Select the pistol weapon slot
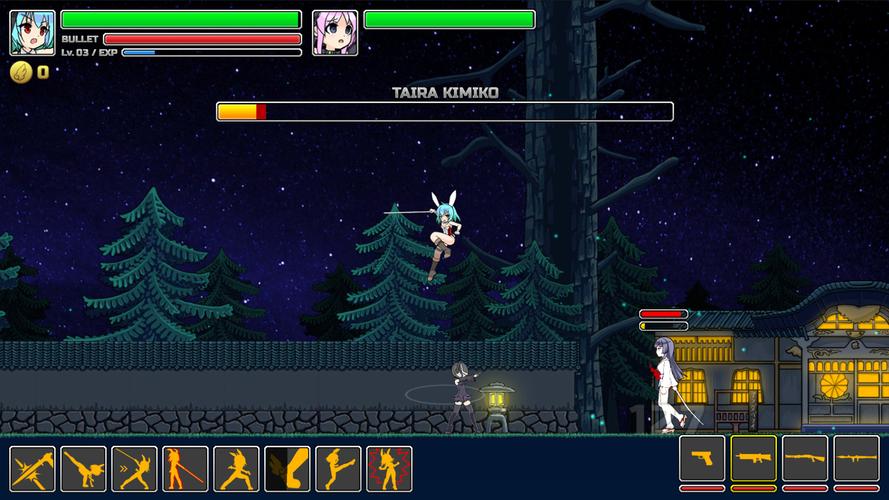This screenshot has width=889, height=500. tap(702, 458)
